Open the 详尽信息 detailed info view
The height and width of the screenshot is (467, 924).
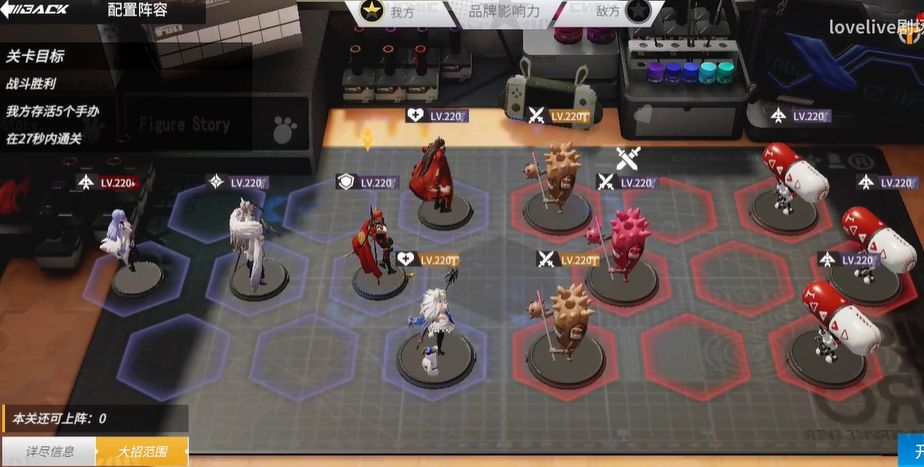tap(49, 452)
